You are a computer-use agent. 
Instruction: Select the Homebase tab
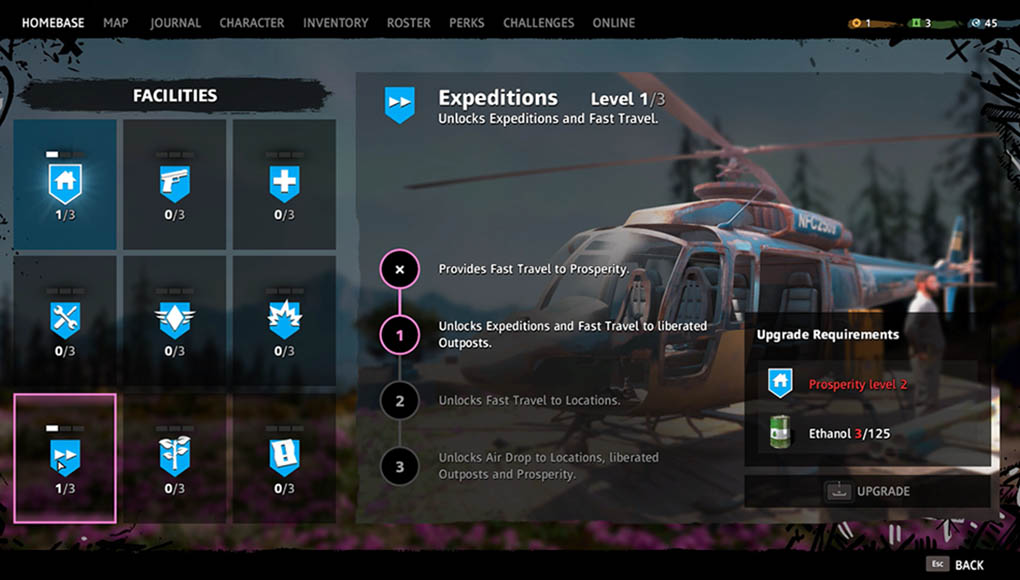tap(53, 22)
